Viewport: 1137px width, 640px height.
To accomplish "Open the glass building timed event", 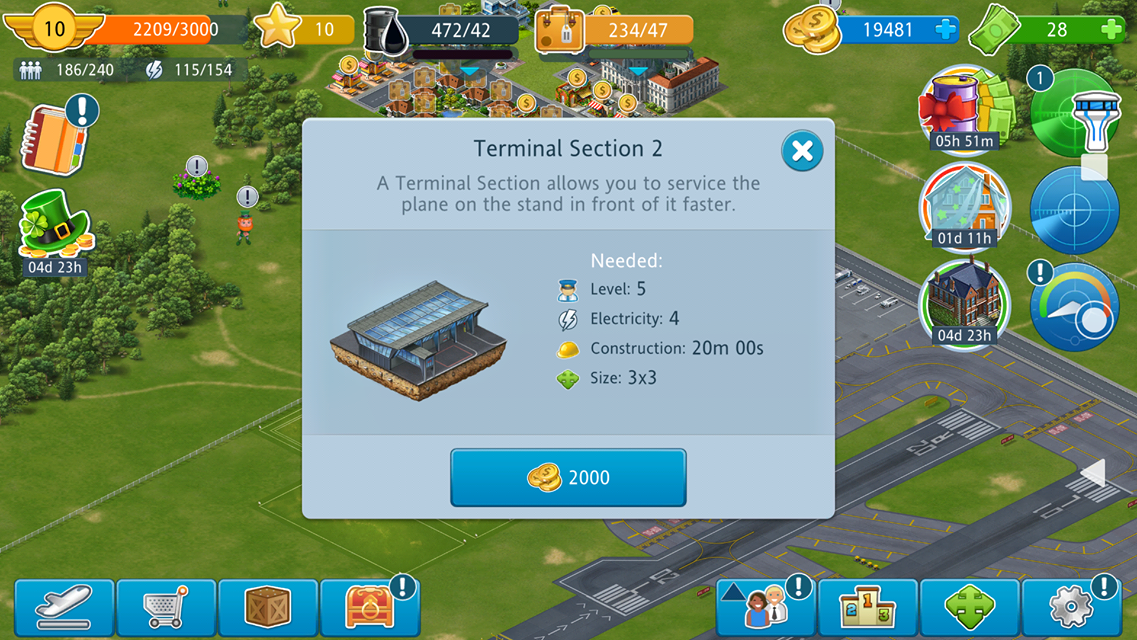I will [964, 206].
